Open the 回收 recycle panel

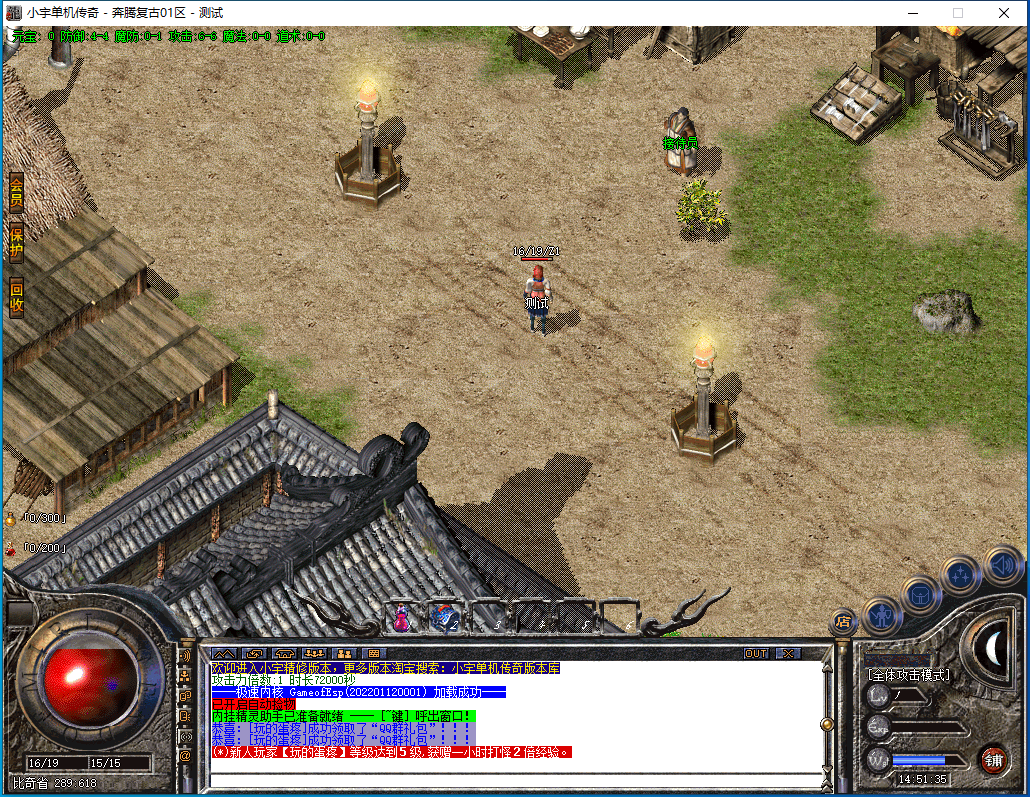point(16,299)
